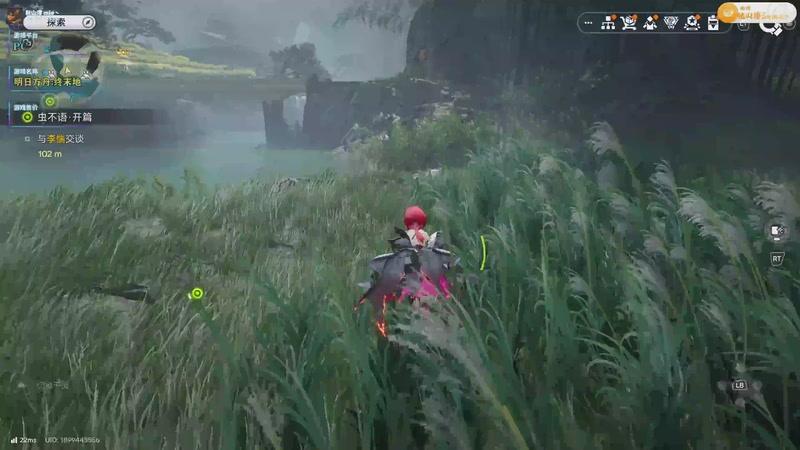Click the inverted triangle emblem icon
800x450 pixels.
coord(670,22)
